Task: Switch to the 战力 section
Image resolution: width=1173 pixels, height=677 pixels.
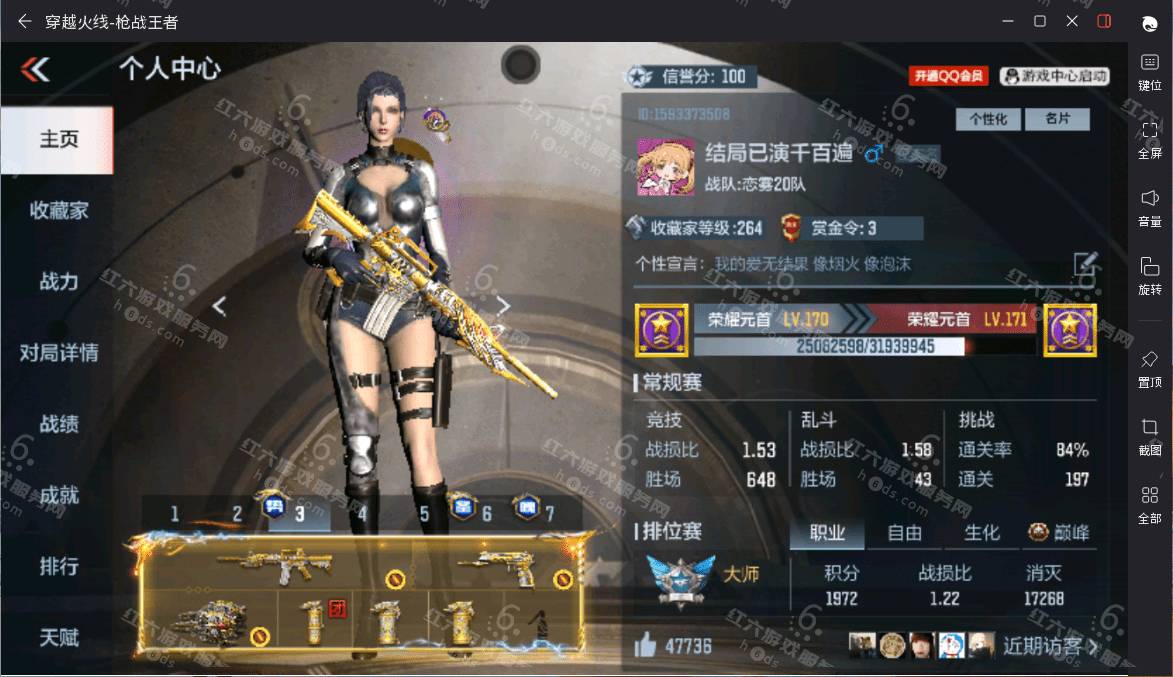Action: pyautogui.click(x=58, y=281)
